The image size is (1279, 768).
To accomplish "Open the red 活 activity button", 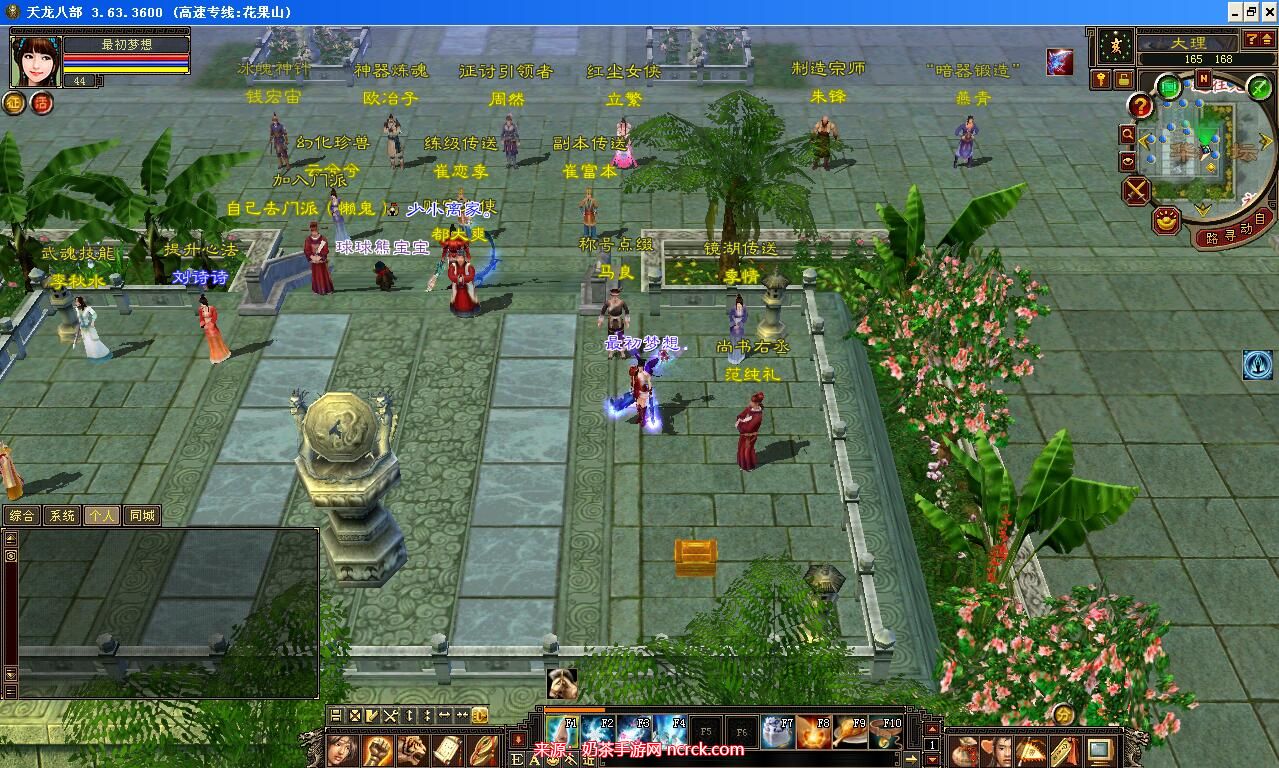I will click(x=41, y=102).
